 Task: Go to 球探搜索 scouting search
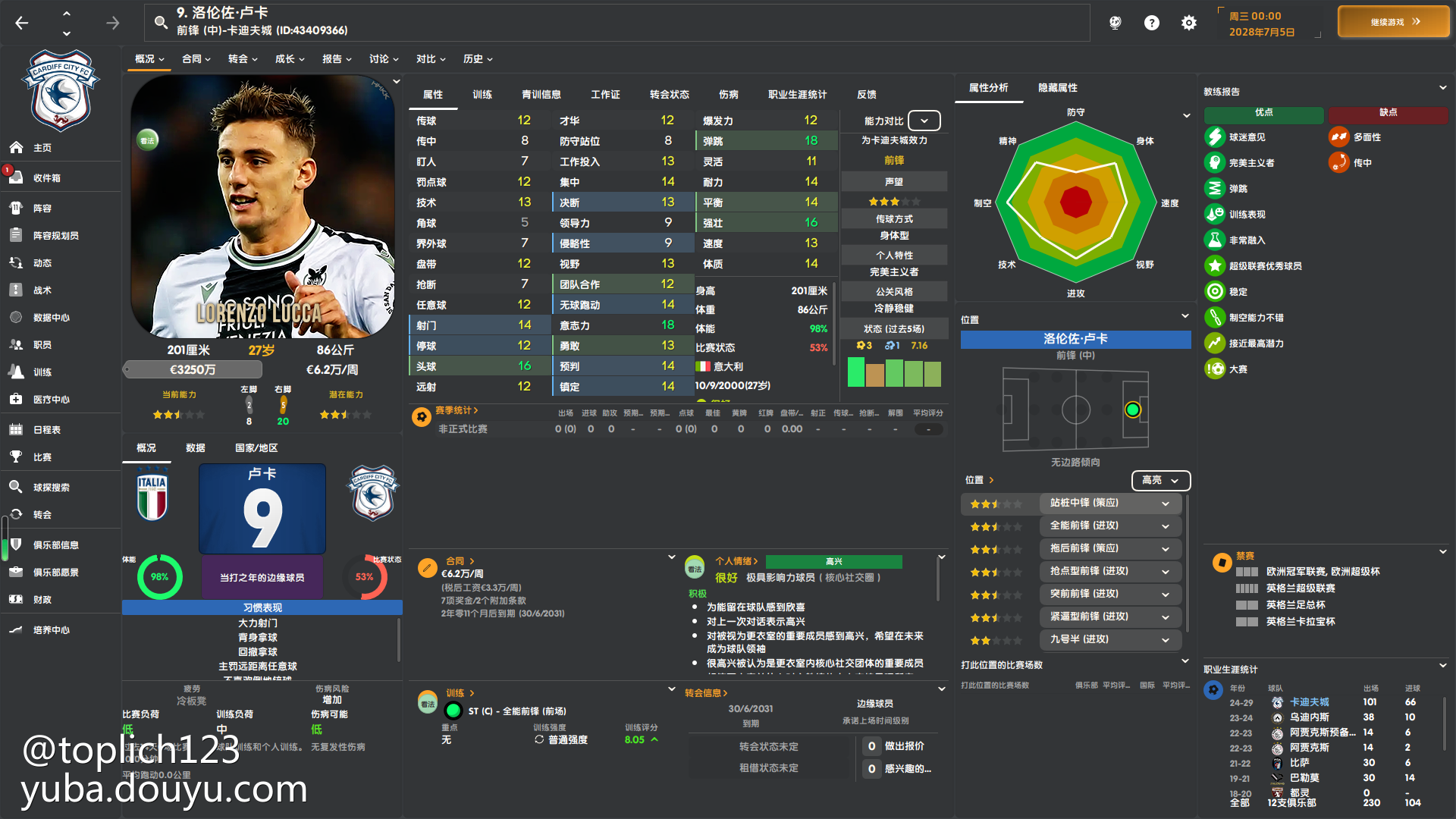(52, 488)
